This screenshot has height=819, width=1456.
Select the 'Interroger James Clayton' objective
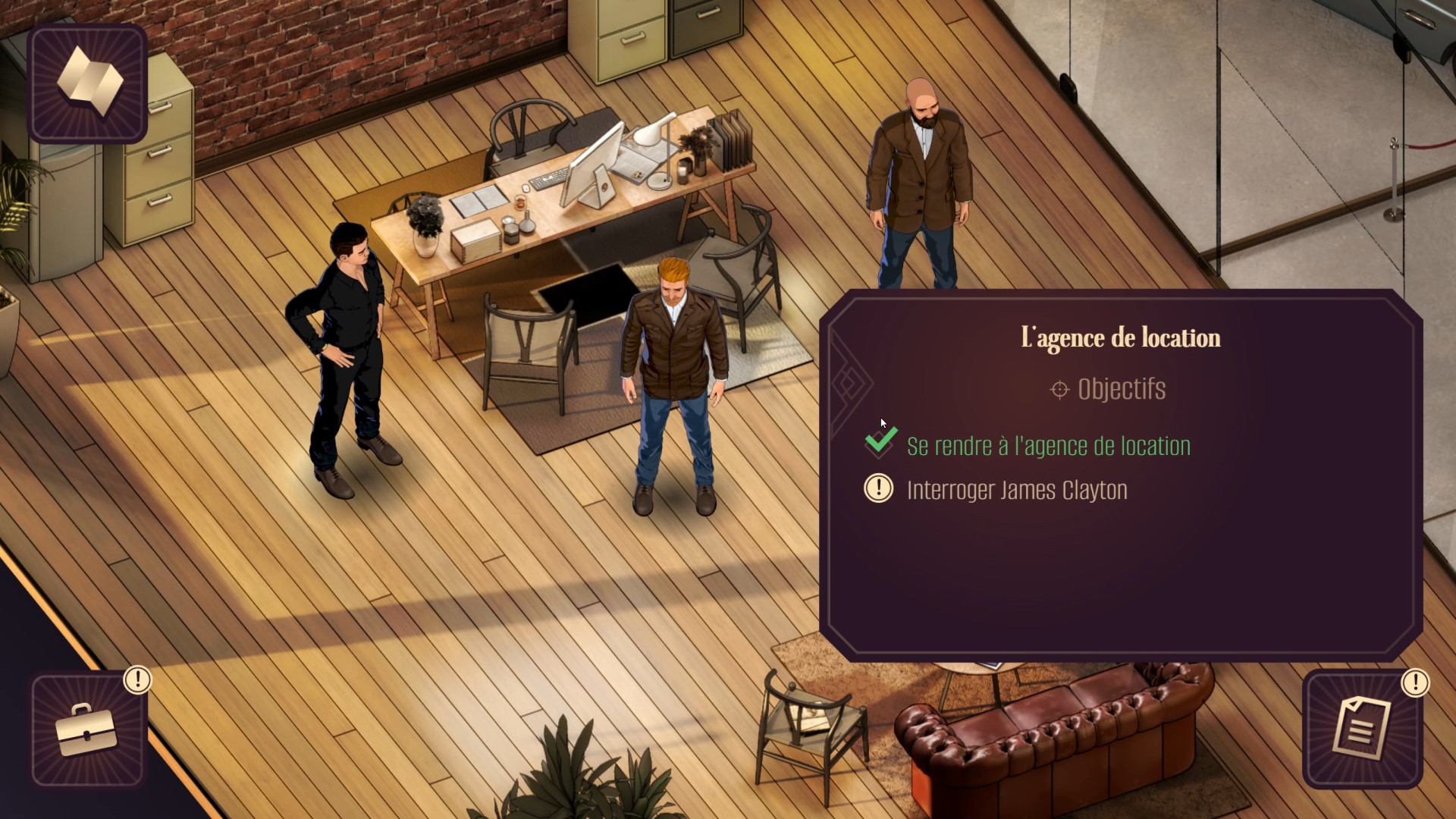(1016, 490)
